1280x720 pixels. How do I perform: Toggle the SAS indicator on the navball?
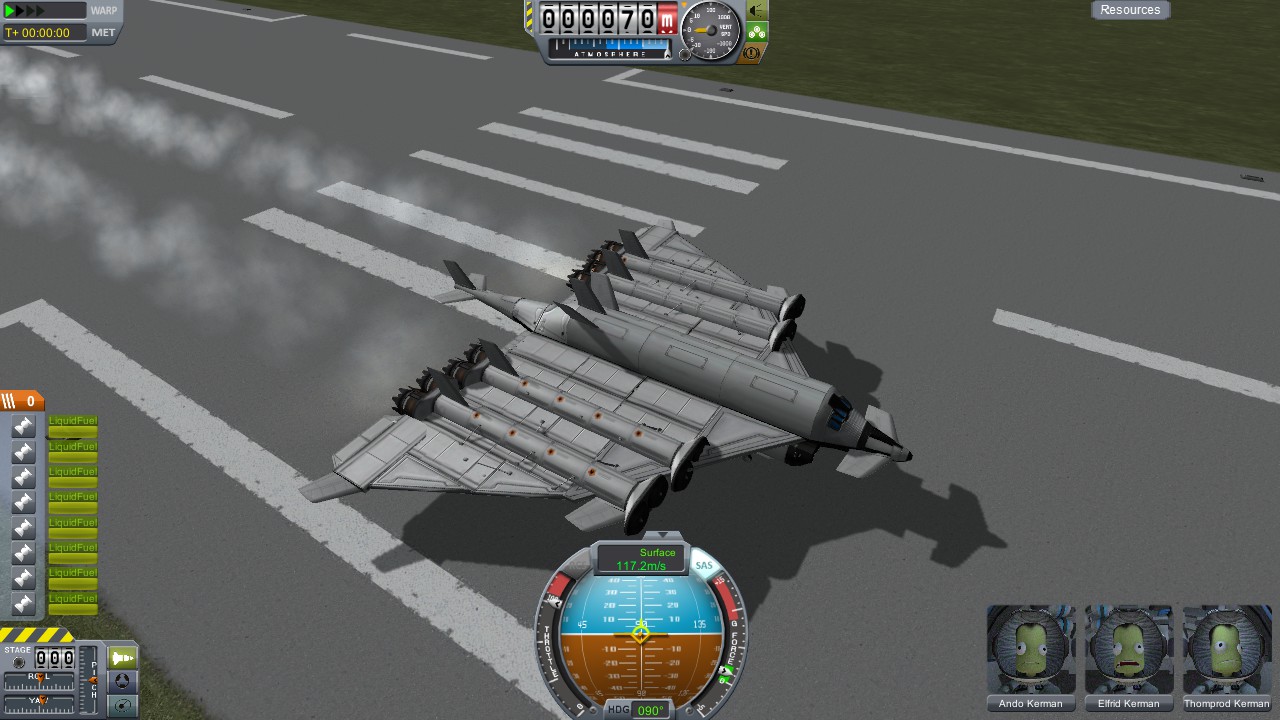704,566
